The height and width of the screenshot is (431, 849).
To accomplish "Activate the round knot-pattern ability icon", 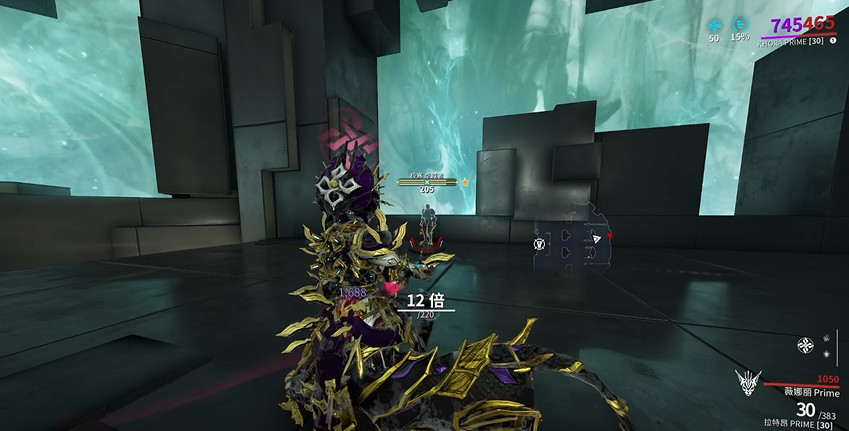I will (804, 346).
